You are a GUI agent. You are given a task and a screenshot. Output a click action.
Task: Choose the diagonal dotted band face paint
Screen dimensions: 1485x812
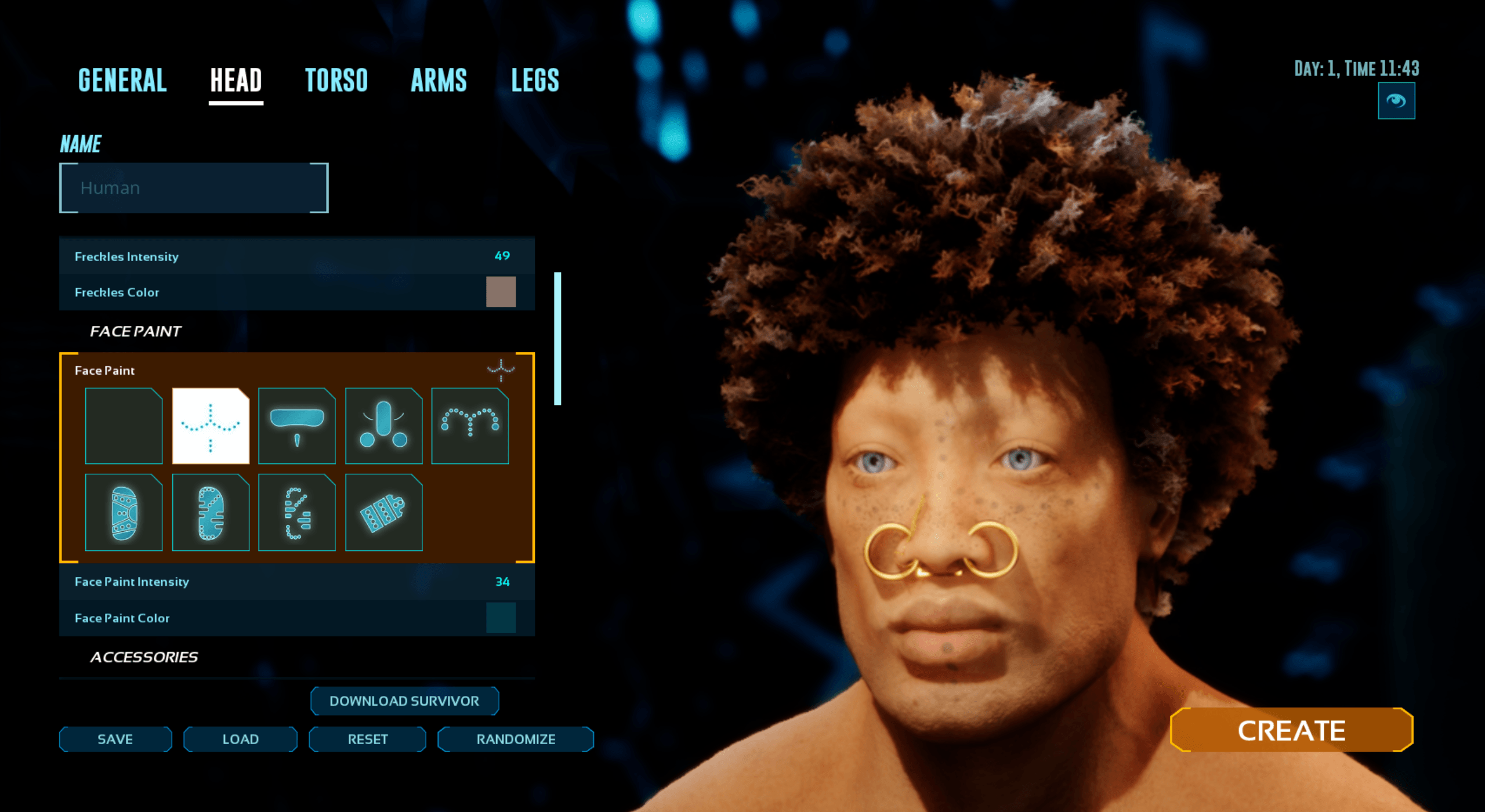point(383,512)
